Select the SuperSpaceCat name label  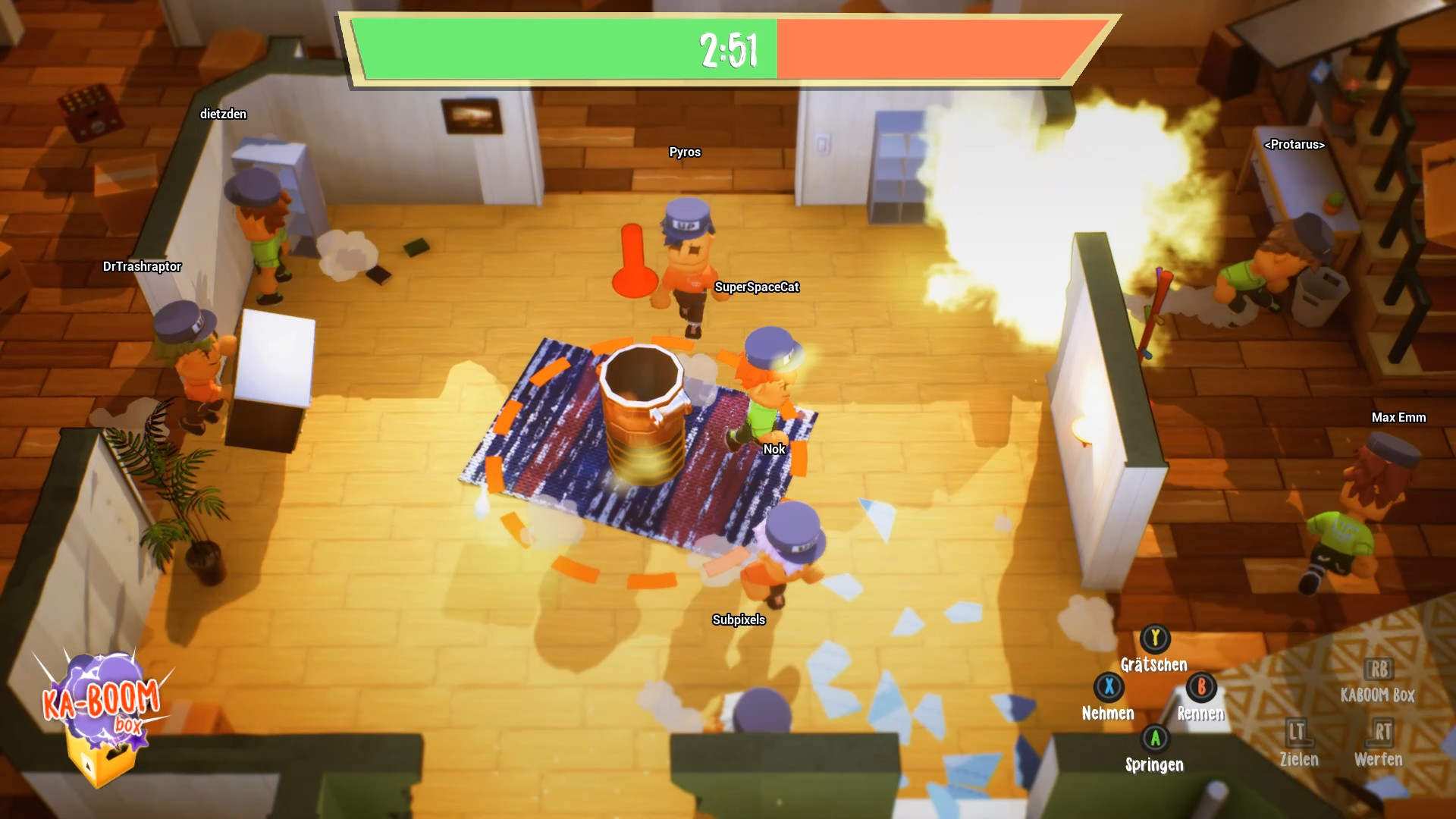click(x=758, y=287)
